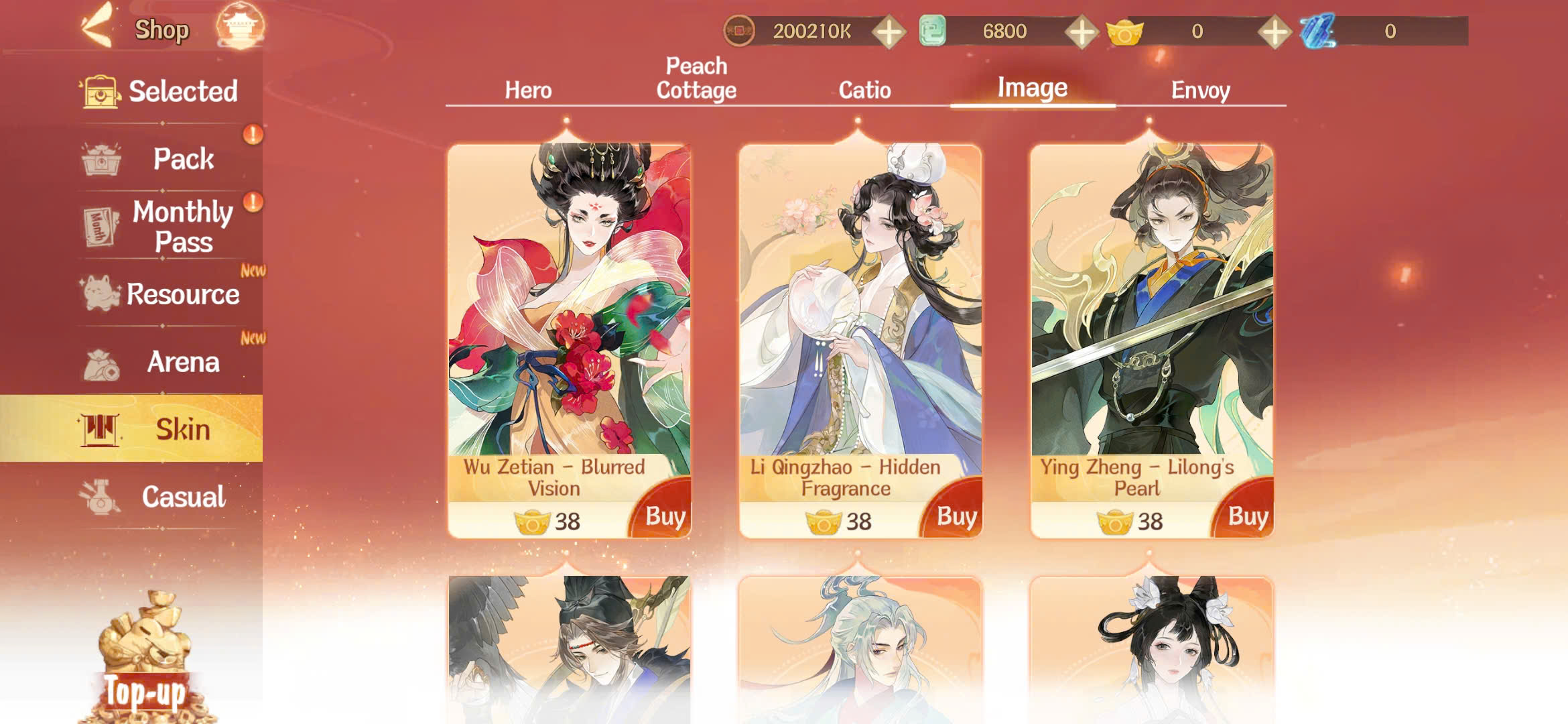Select the Resource rabbit icon
The height and width of the screenshot is (724, 1568).
coord(101,294)
